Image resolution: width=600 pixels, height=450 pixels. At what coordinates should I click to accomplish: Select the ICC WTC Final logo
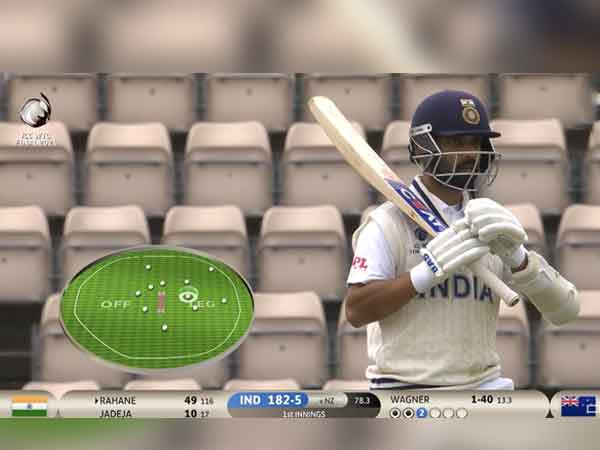click(35, 118)
